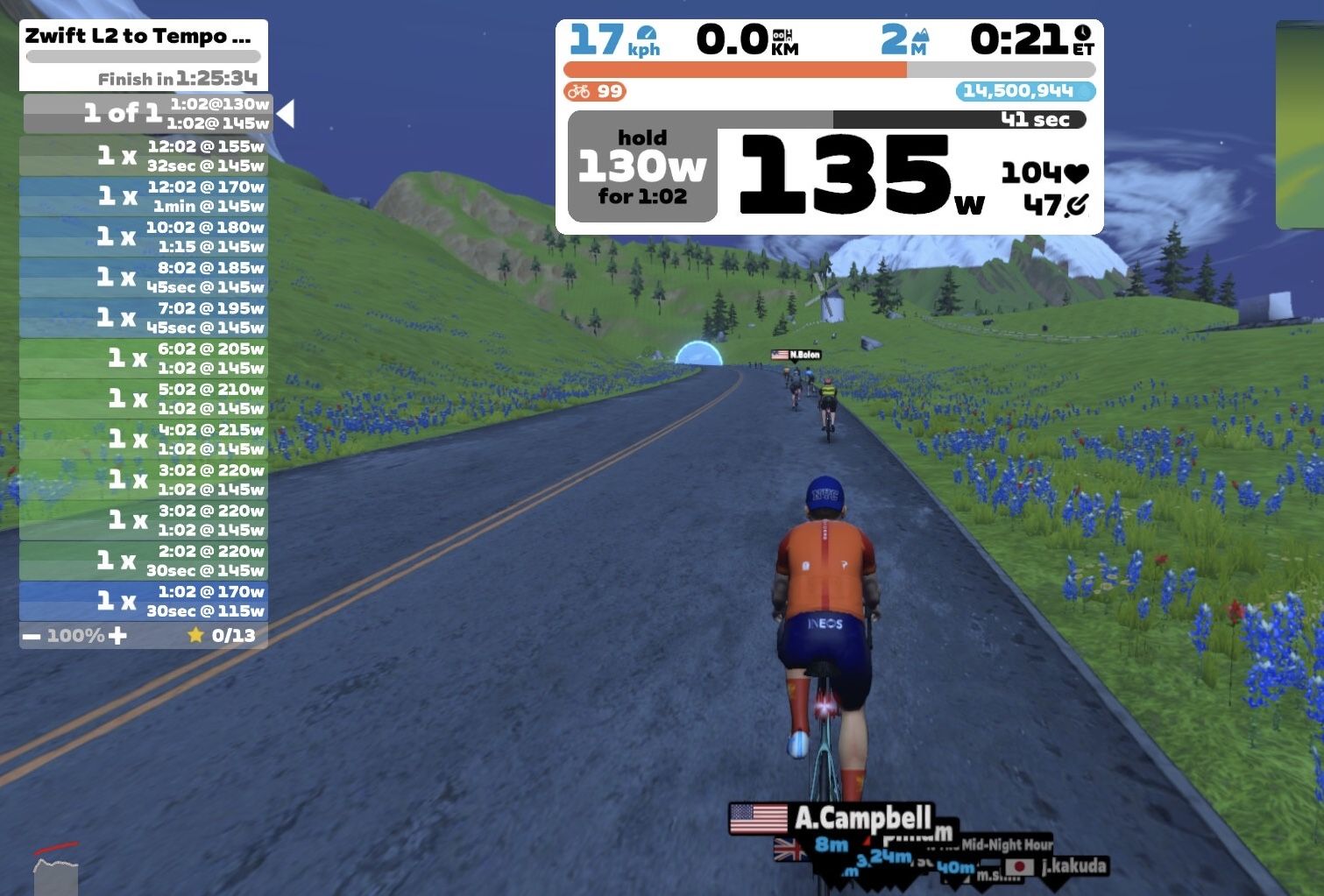Click the 10:02 @ 180w interval row
1324x896 pixels.
point(144,236)
